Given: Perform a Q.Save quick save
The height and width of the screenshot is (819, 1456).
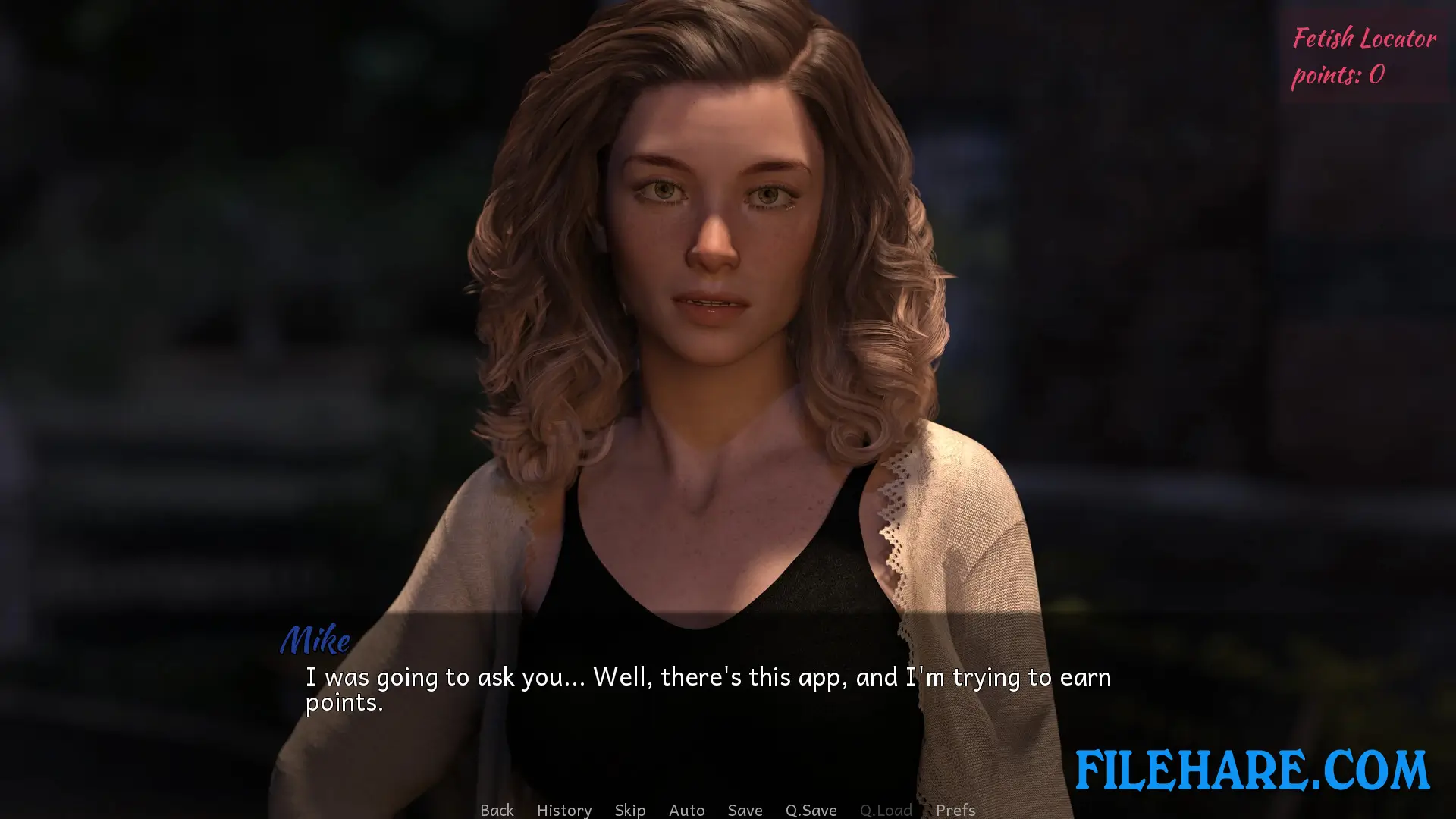Looking at the screenshot, I should (811, 810).
